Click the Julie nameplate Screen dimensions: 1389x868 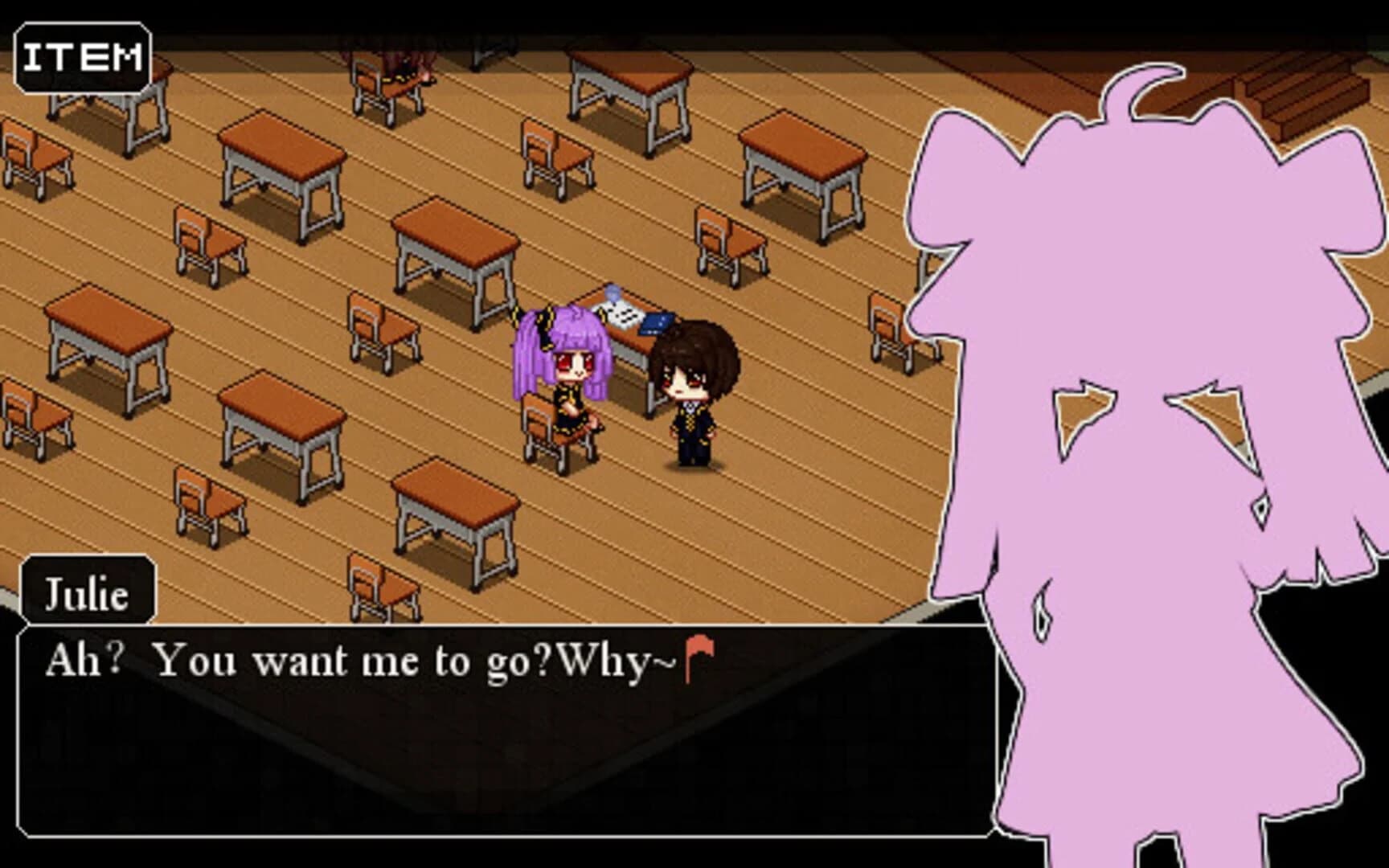tap(88, 593)
